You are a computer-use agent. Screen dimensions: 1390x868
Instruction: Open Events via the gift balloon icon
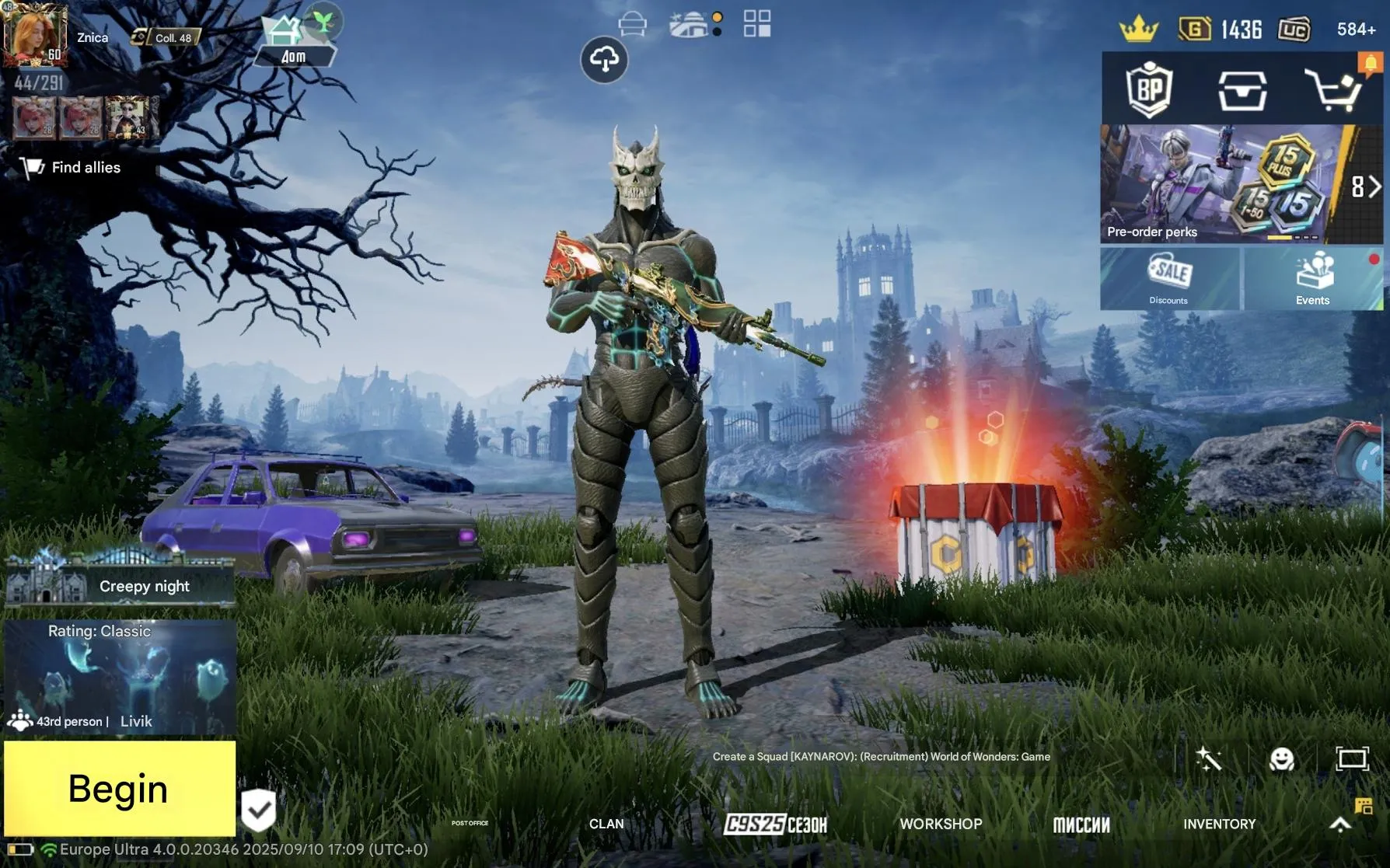pyautogui.click(x=1313, y=272)
